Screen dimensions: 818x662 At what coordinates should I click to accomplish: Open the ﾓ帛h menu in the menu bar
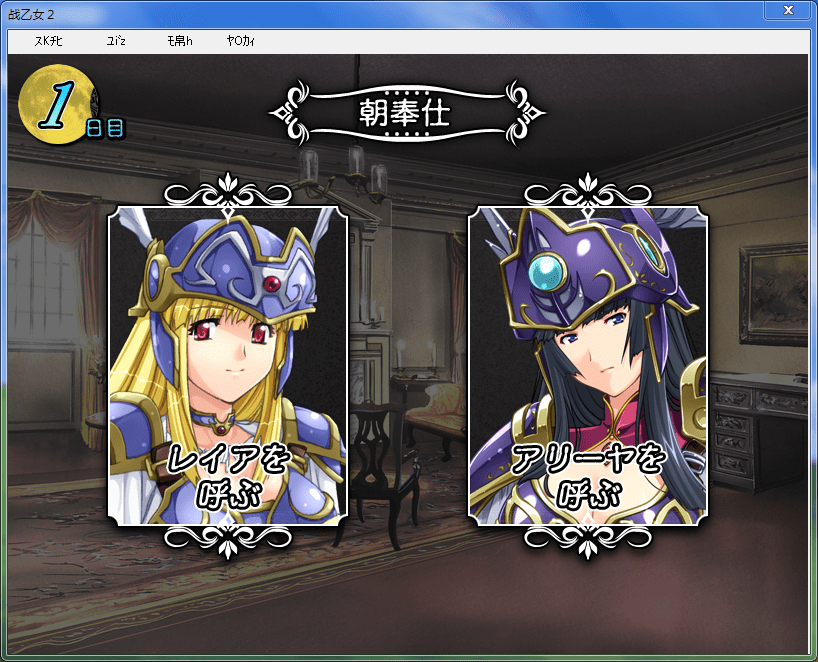[180, 41]
